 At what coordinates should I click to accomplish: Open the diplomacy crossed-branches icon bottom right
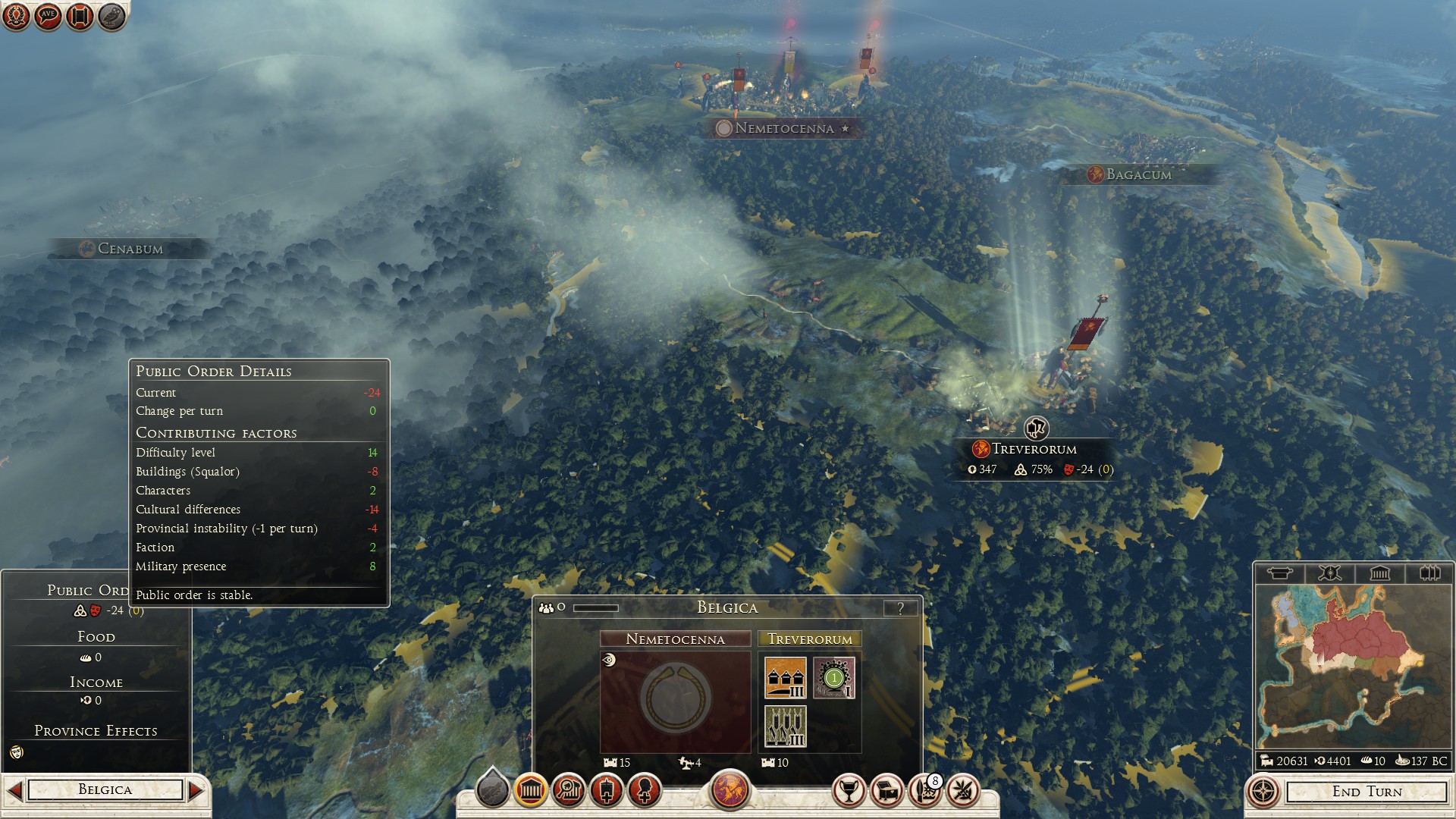click(963, 792)
